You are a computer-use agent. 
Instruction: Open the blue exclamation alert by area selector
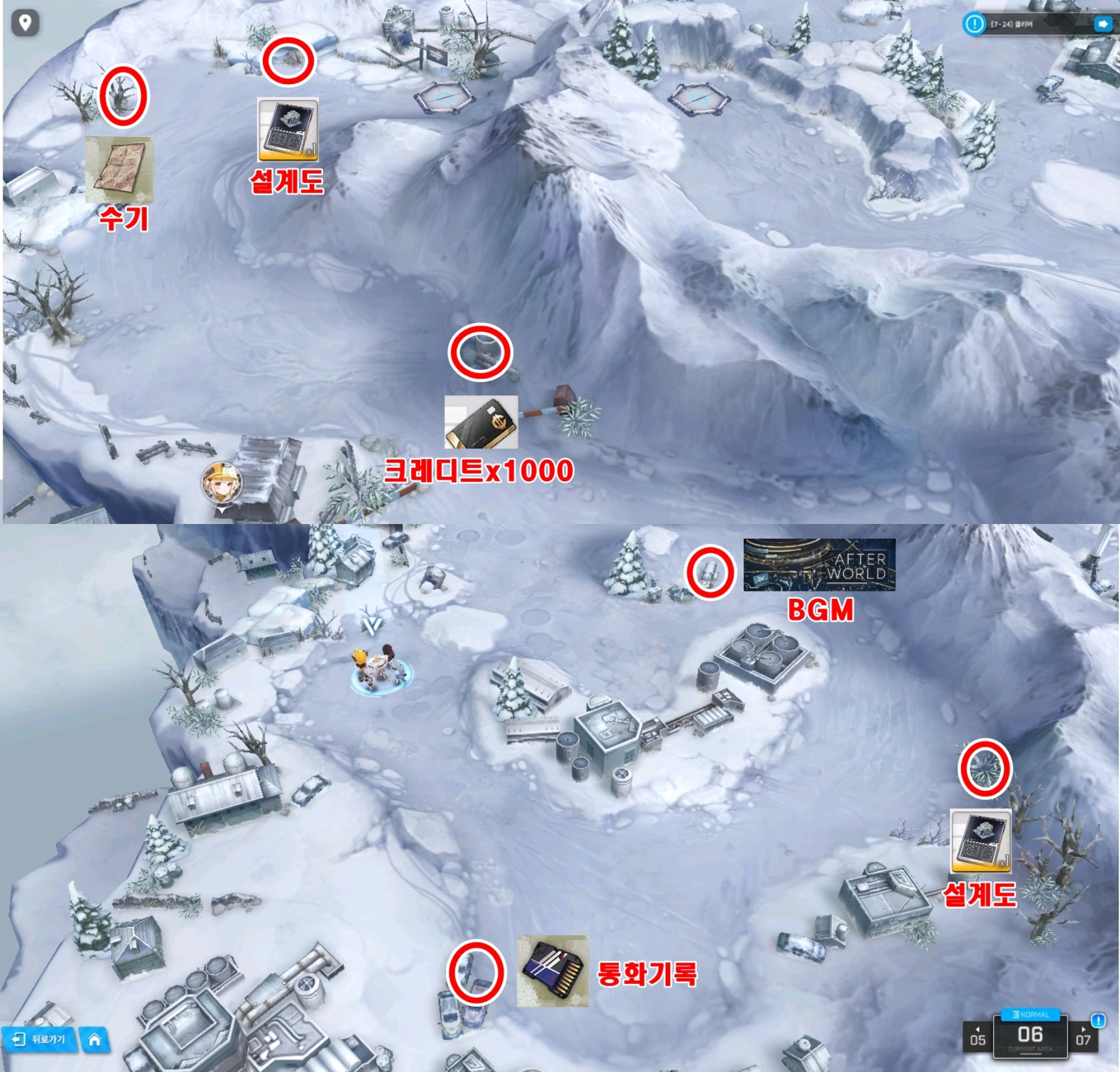1098,1021
